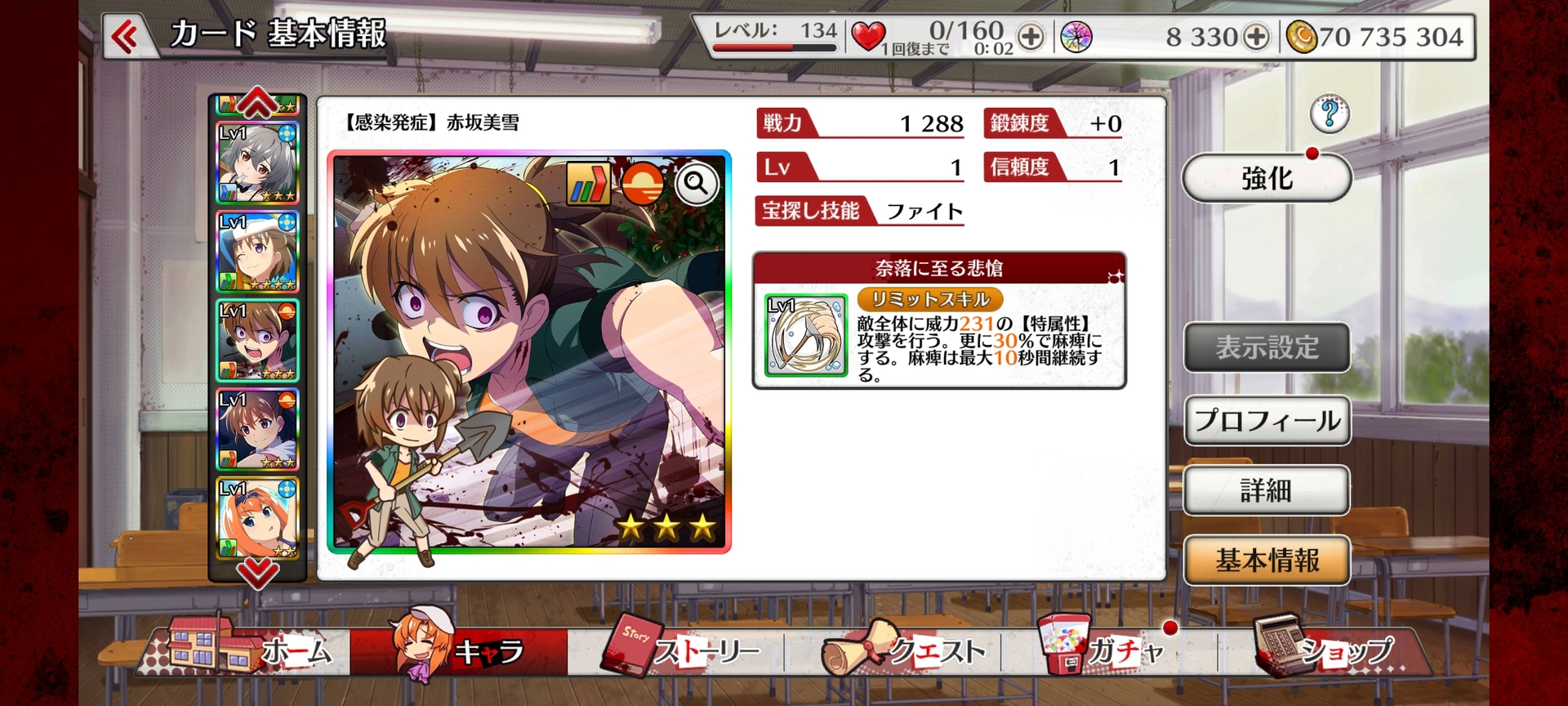The width and height of the screenshot is (1568, 706).
Task: Go back using the red arrow button
Action: coord(125,37)
